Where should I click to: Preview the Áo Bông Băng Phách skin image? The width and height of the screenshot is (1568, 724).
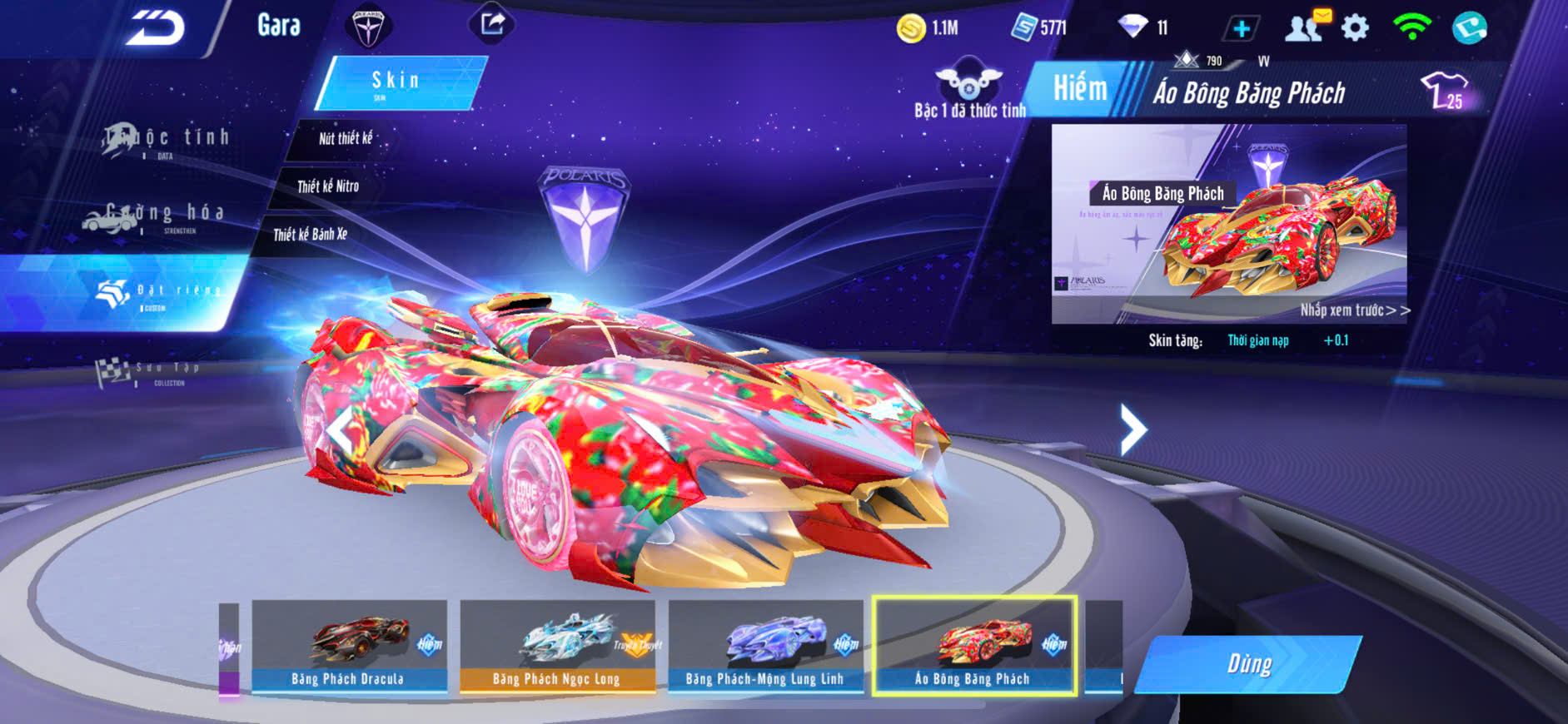(x=1229, y=223)
